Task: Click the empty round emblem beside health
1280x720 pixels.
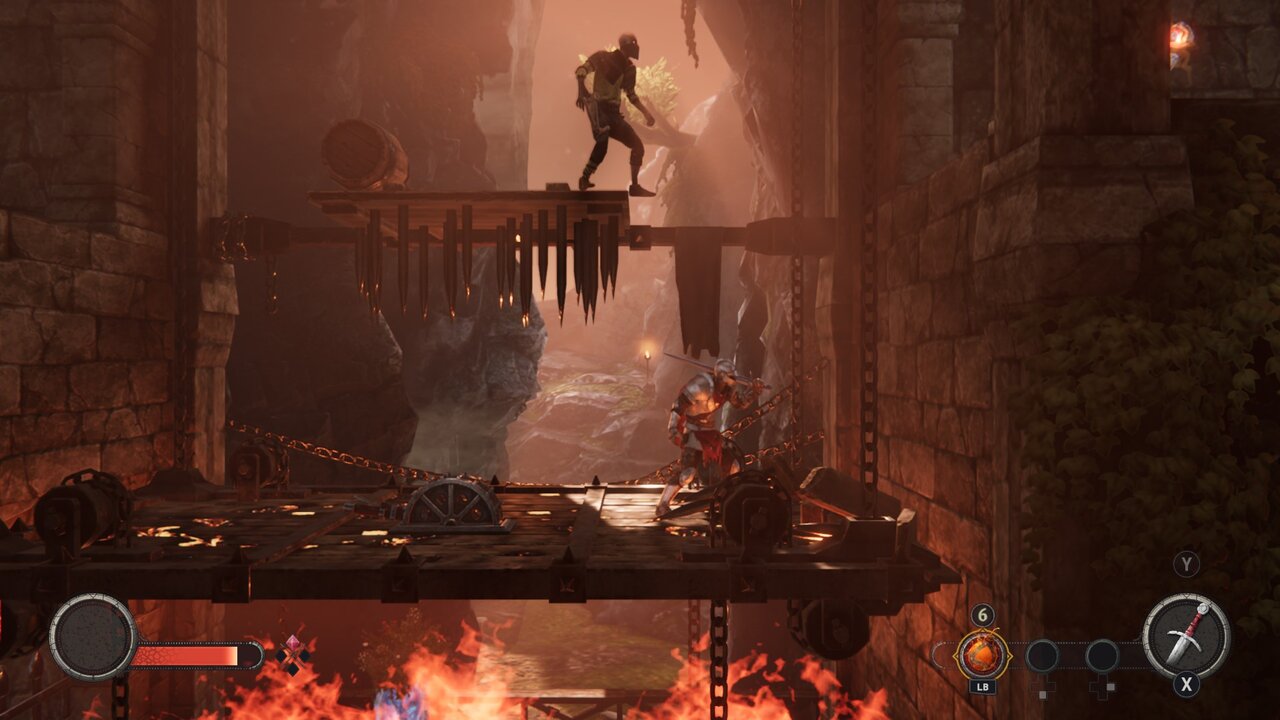Action: [x=93, y=637]
